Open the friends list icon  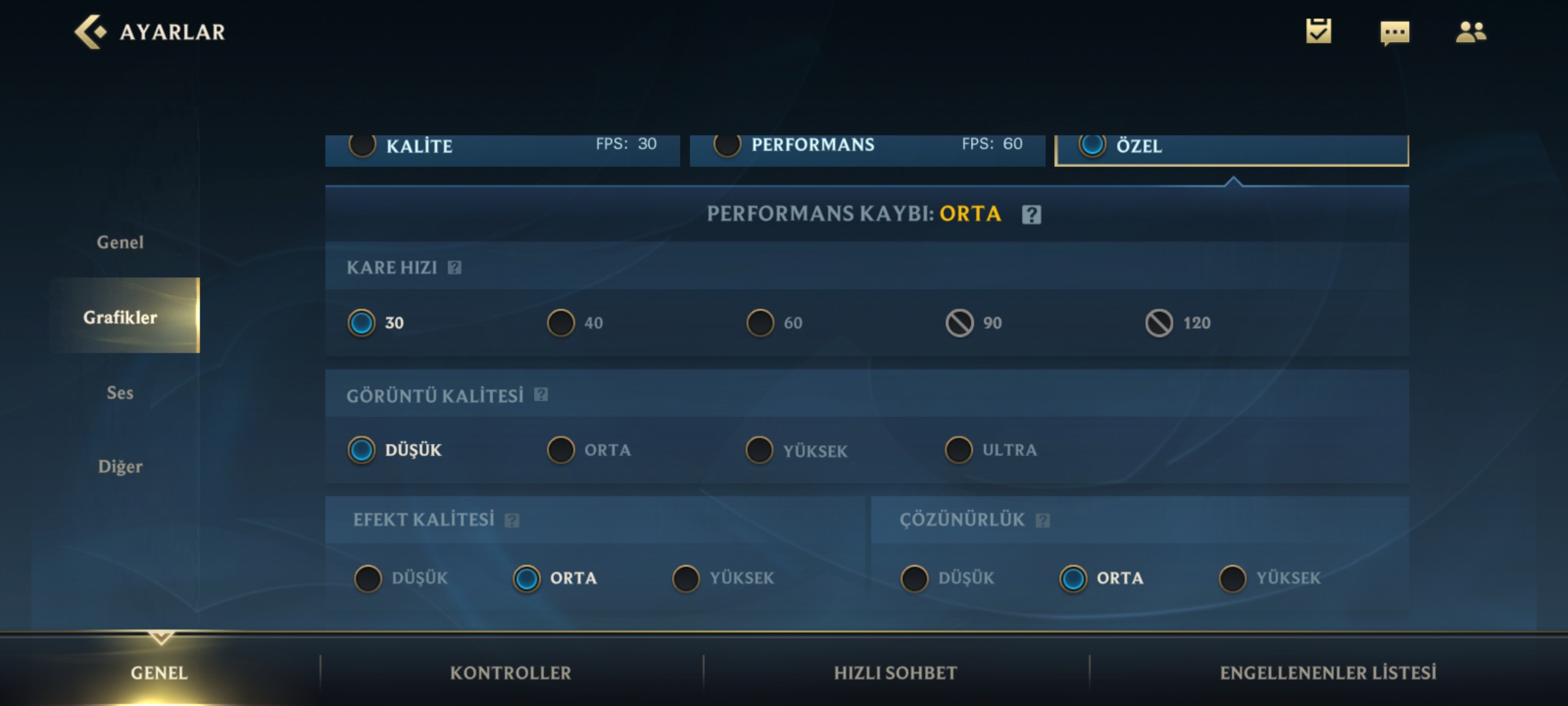click(x=1471, y=31)
